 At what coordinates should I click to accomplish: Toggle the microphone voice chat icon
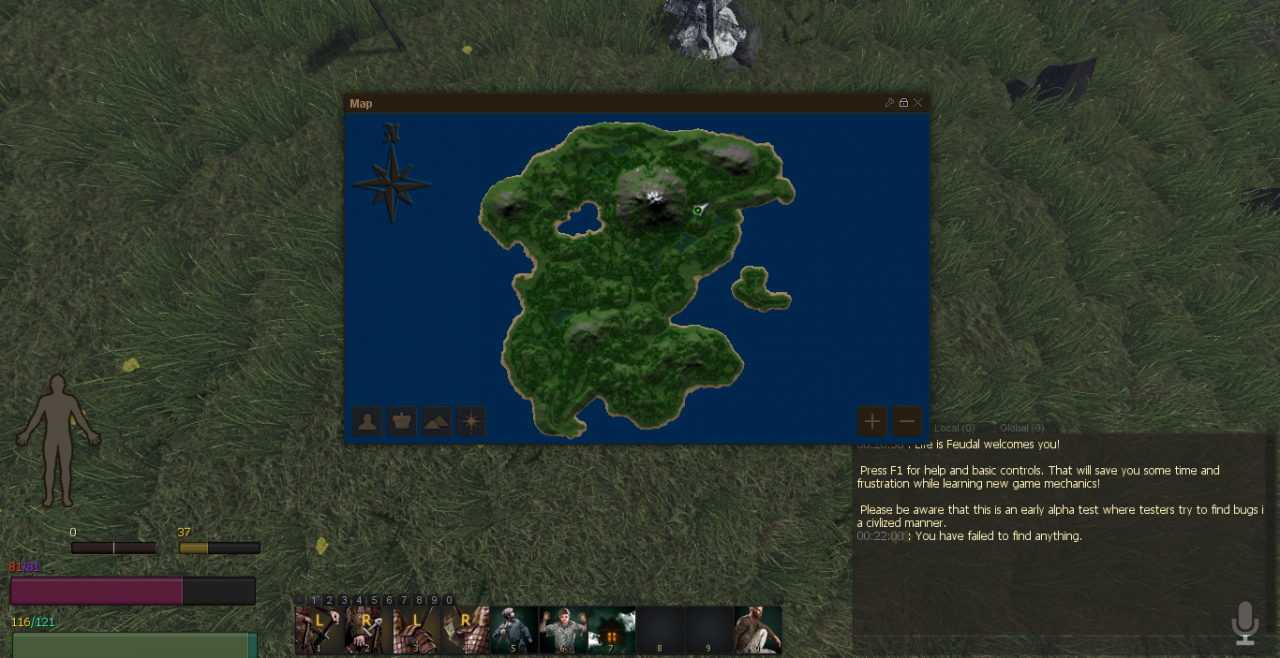[1245, 622]
